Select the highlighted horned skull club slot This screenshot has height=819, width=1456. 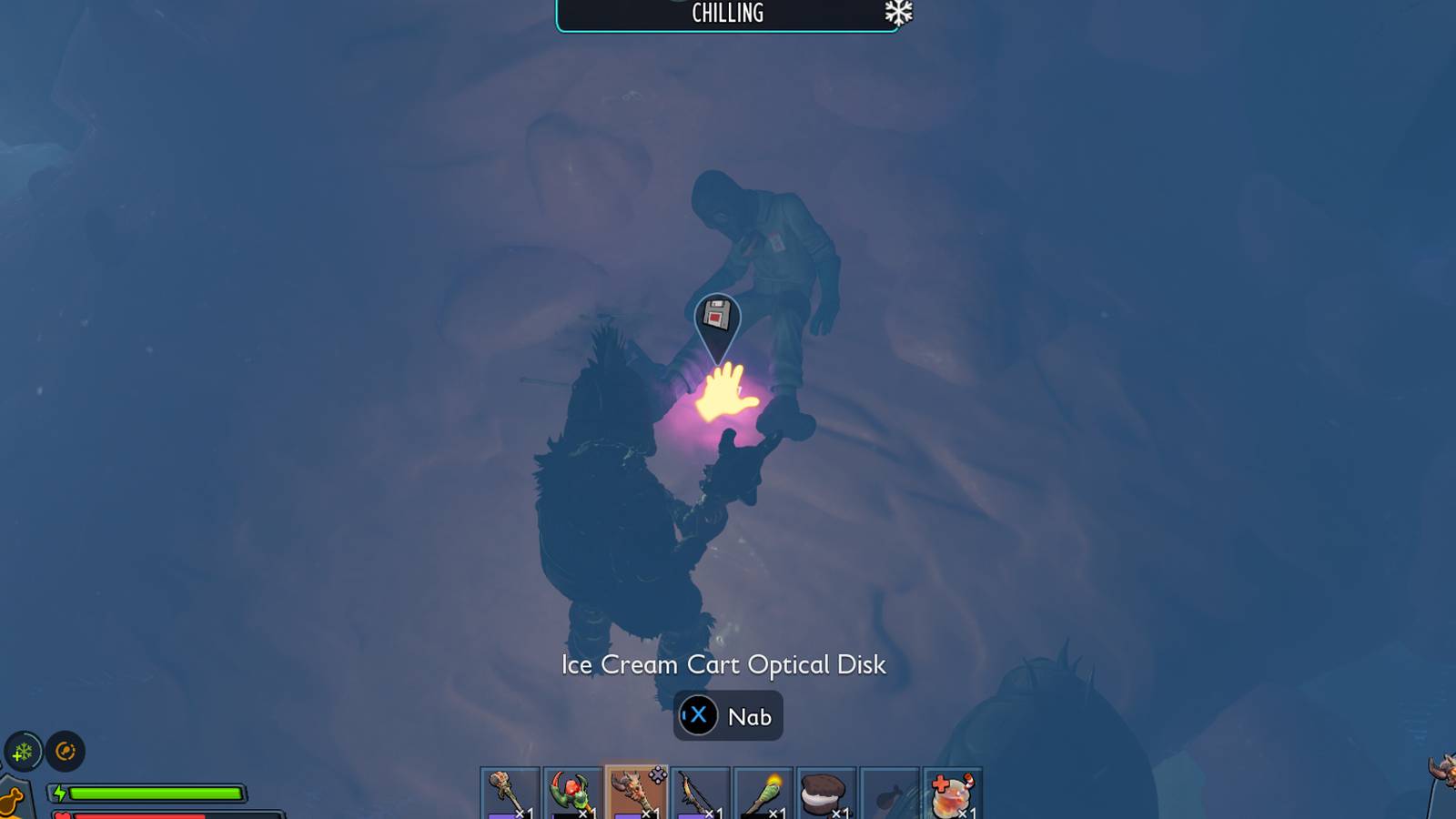tap(636, 794)
